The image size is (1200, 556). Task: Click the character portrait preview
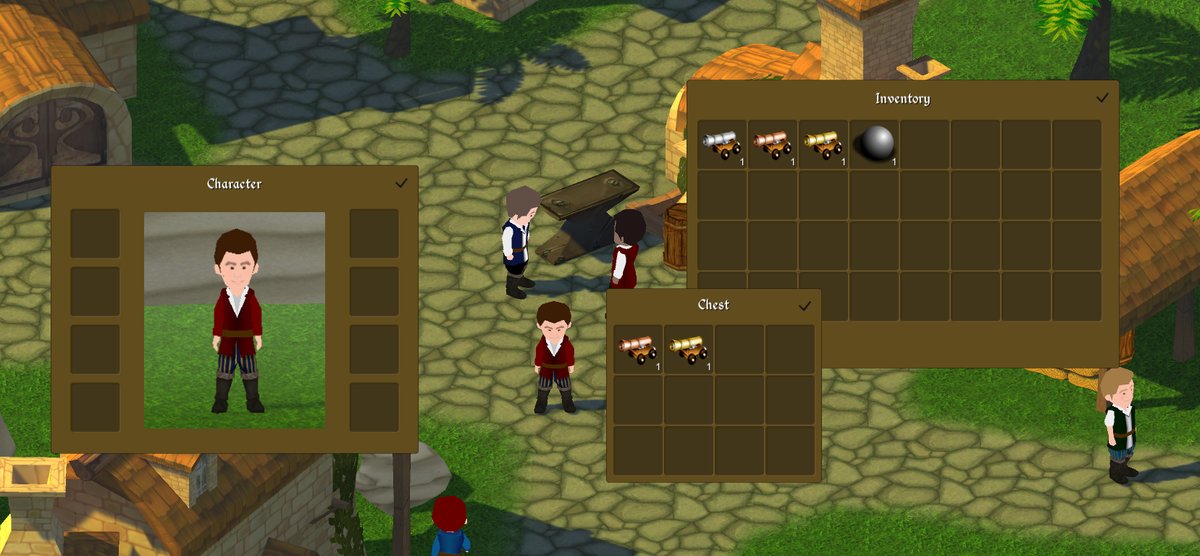point(234,320)
